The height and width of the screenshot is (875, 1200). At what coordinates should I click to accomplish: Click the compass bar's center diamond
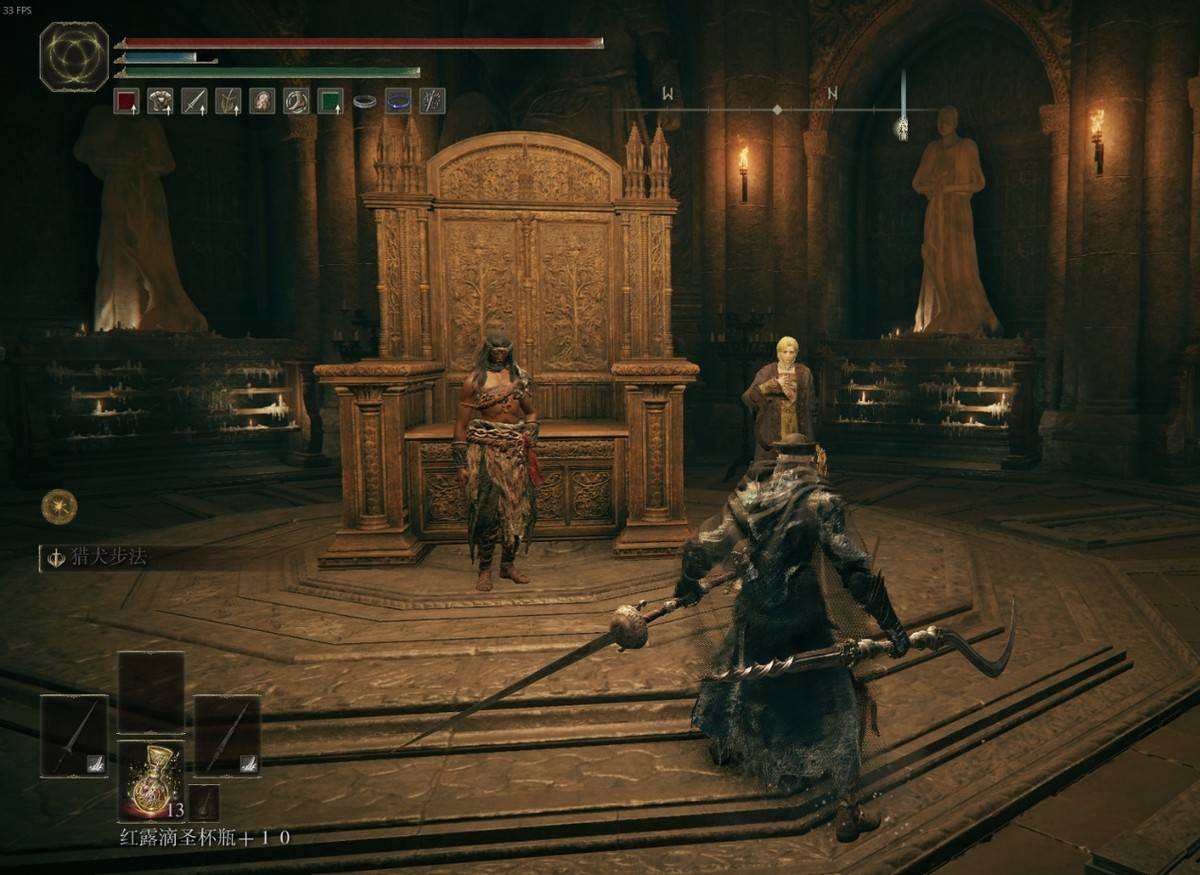click(x=777, y=109)
